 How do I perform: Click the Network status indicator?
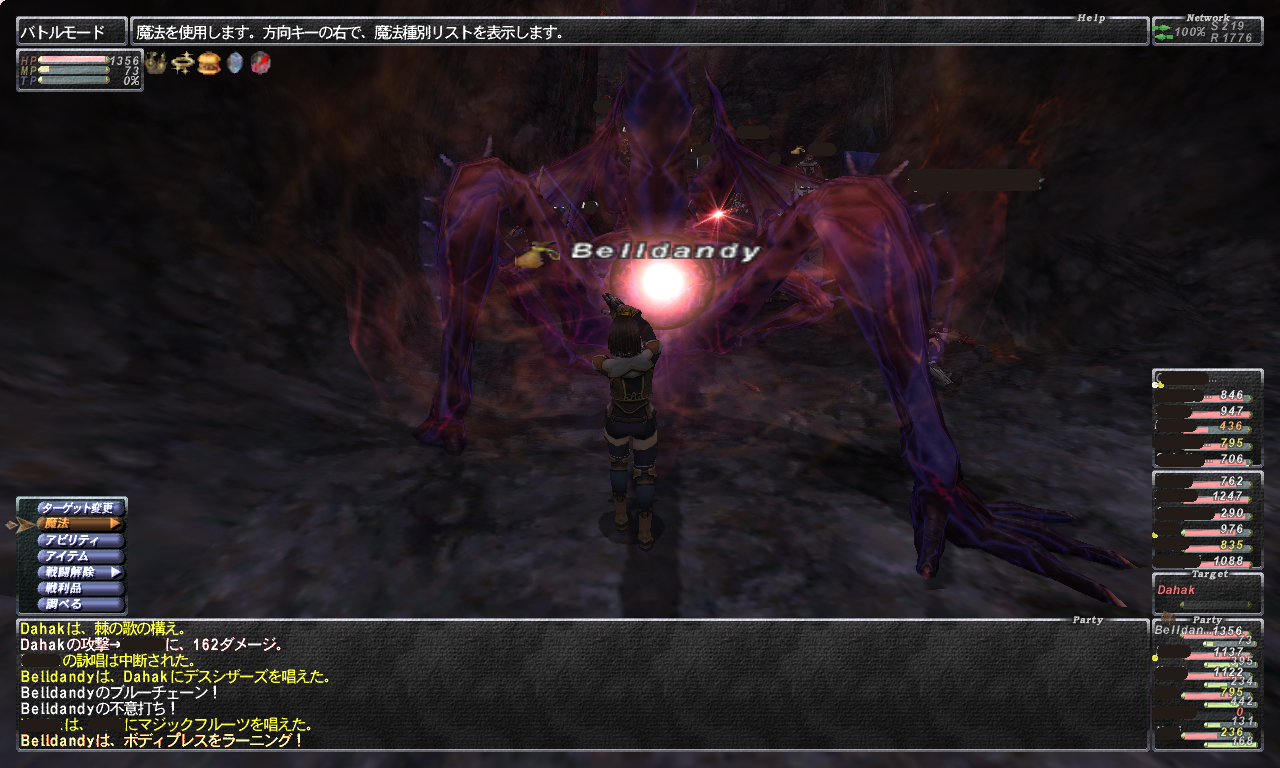pos(1207,31)
